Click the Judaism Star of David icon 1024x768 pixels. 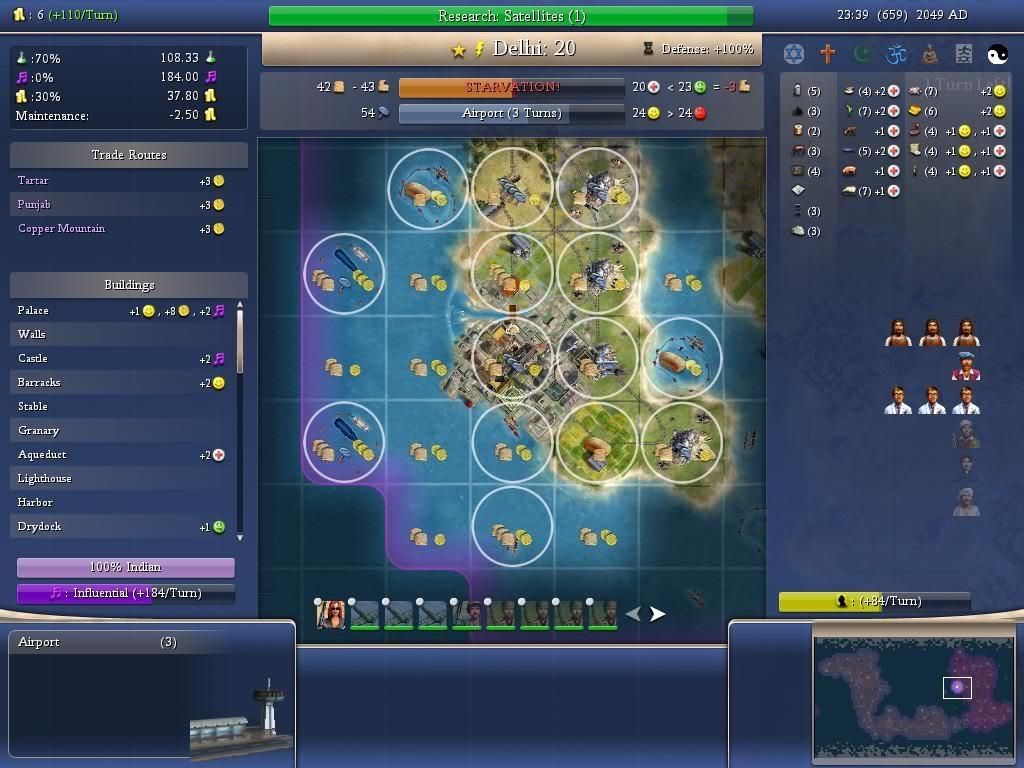794,53
